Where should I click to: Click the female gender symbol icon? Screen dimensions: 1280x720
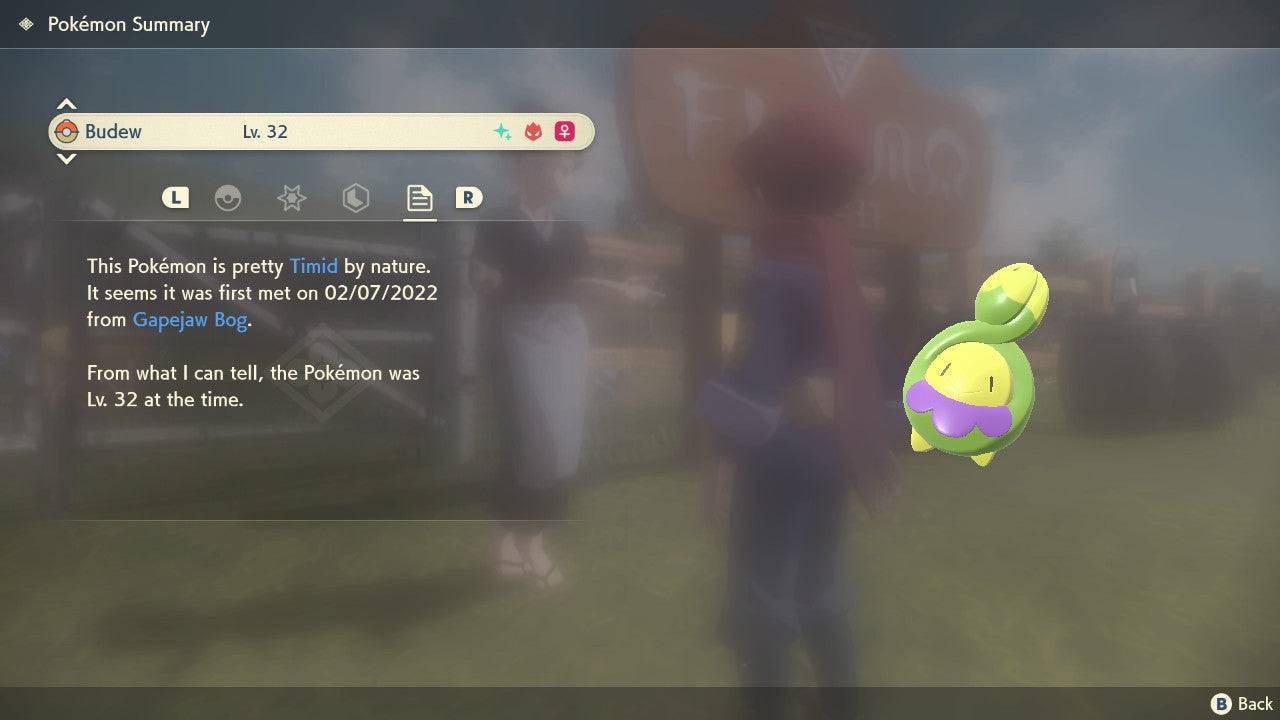564,131
